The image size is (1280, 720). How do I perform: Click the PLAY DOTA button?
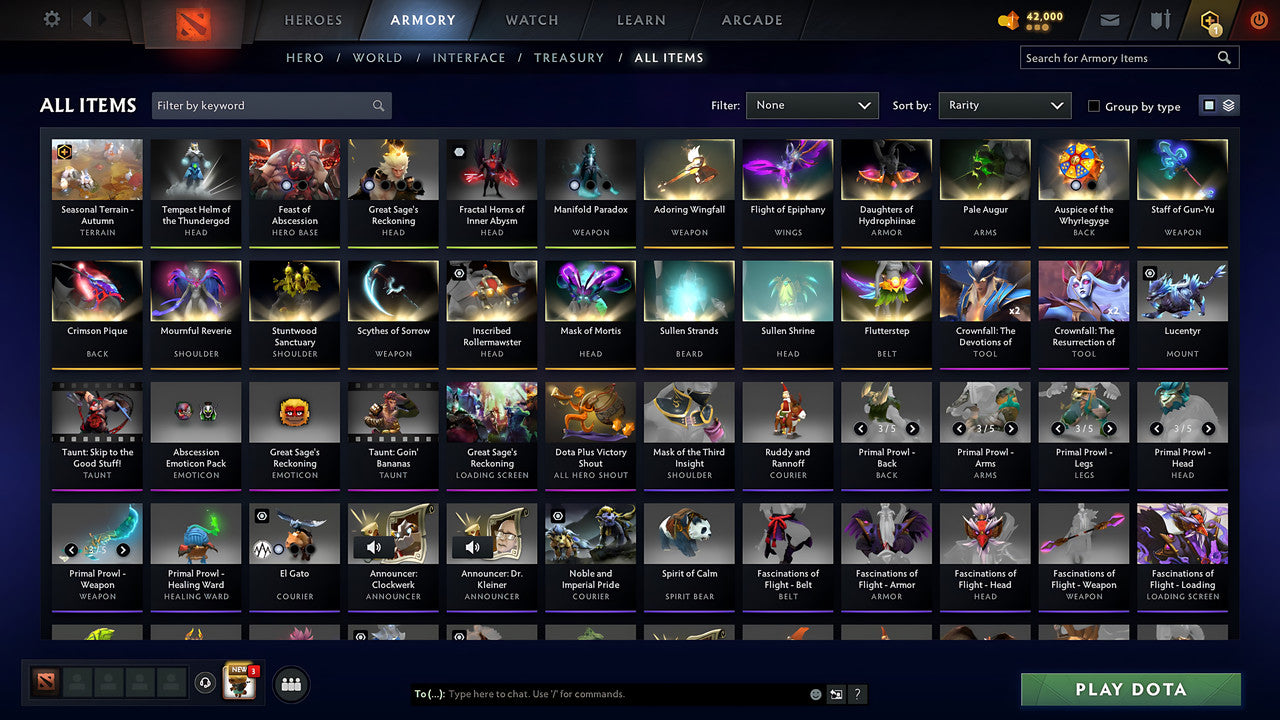pos(1130,690)
